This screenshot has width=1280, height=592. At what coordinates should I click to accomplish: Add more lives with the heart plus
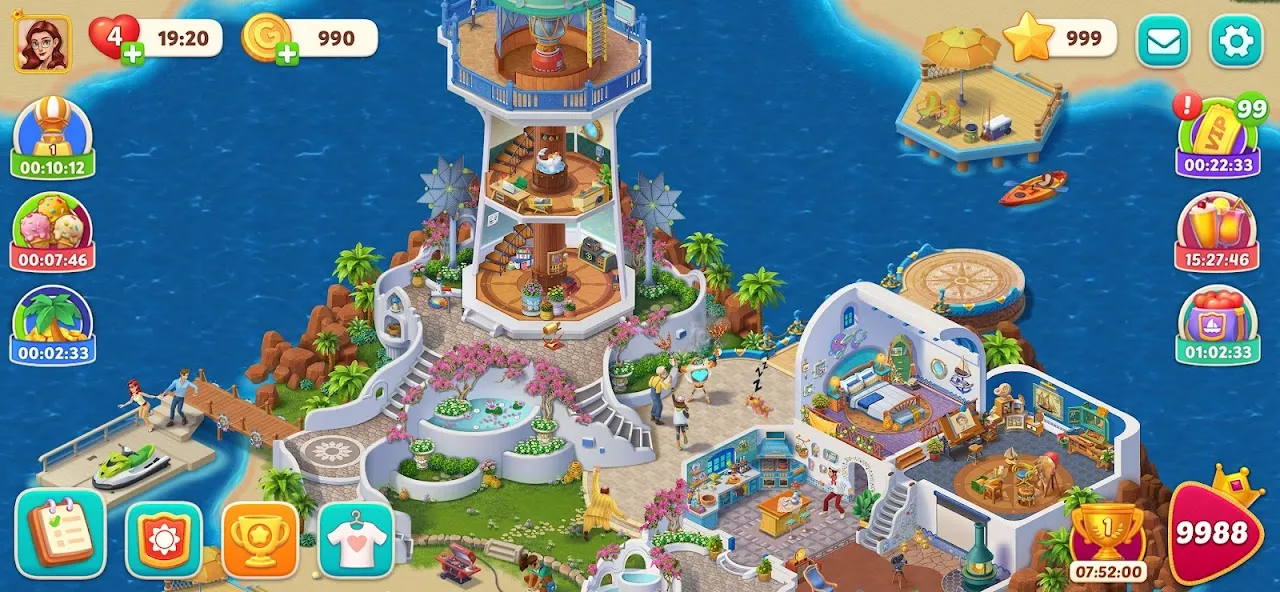pos(132,53)
